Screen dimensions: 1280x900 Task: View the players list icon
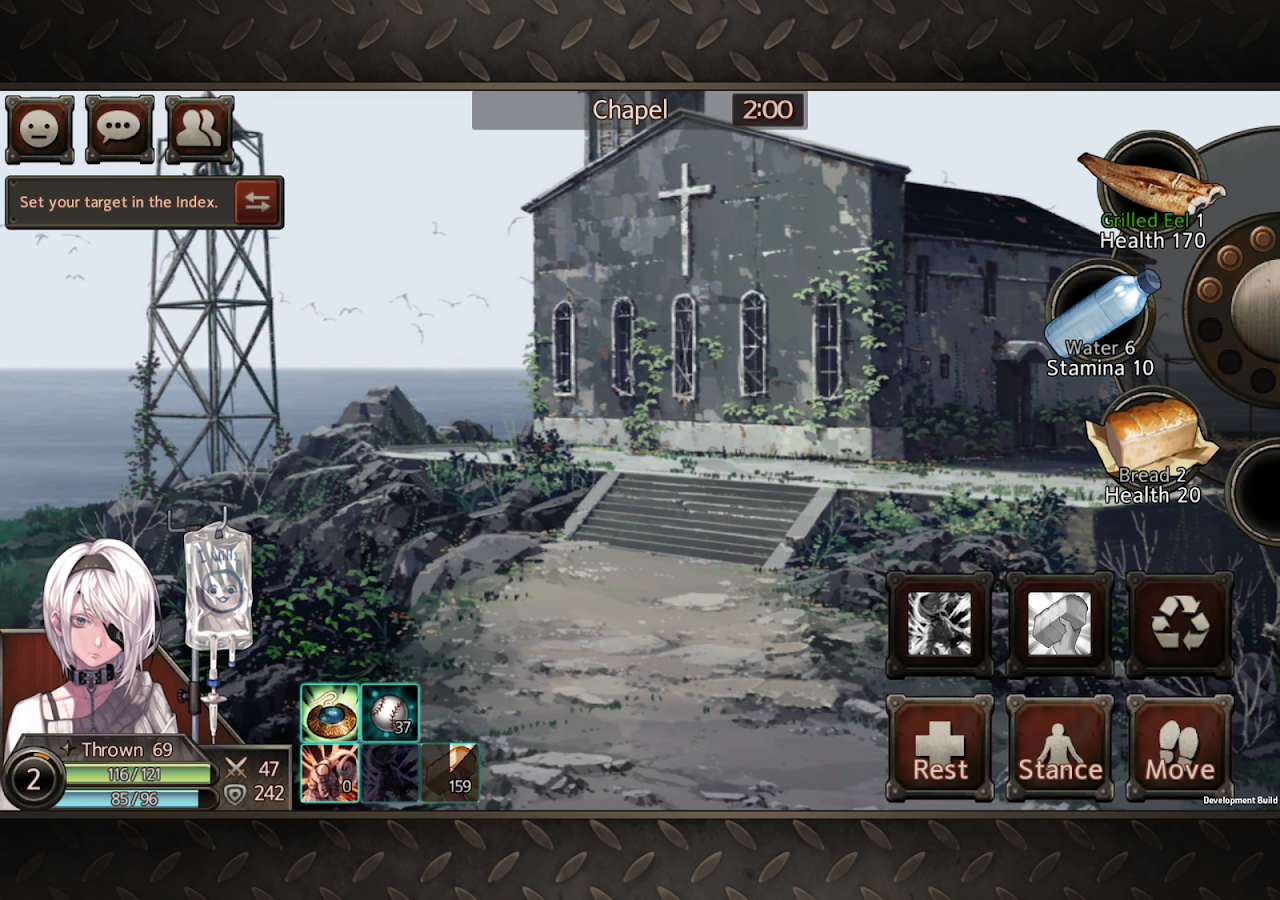coord(199,128)
